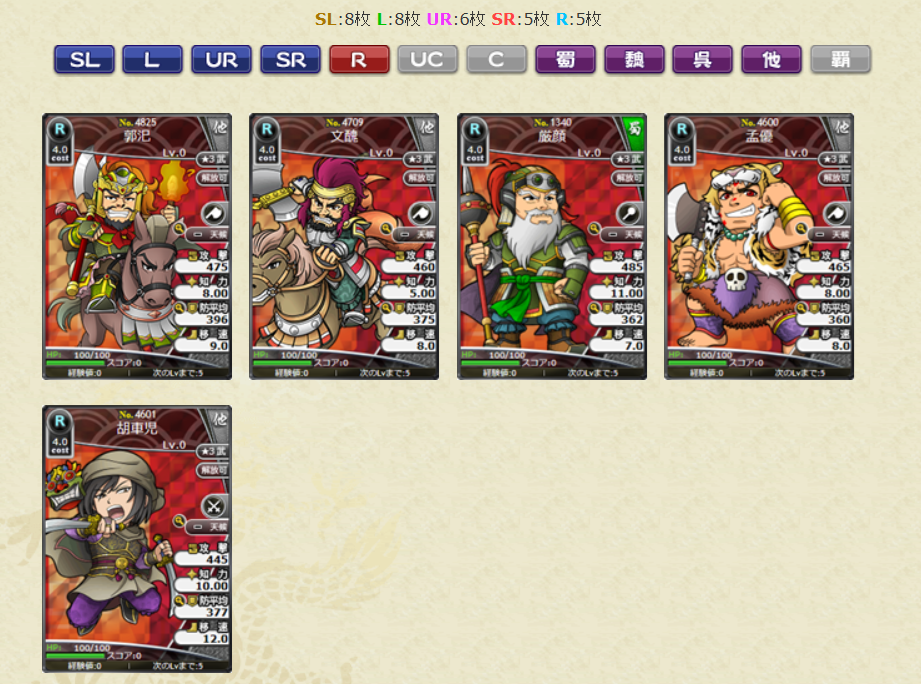Switch to the 他 faction filter

(771, 60)
